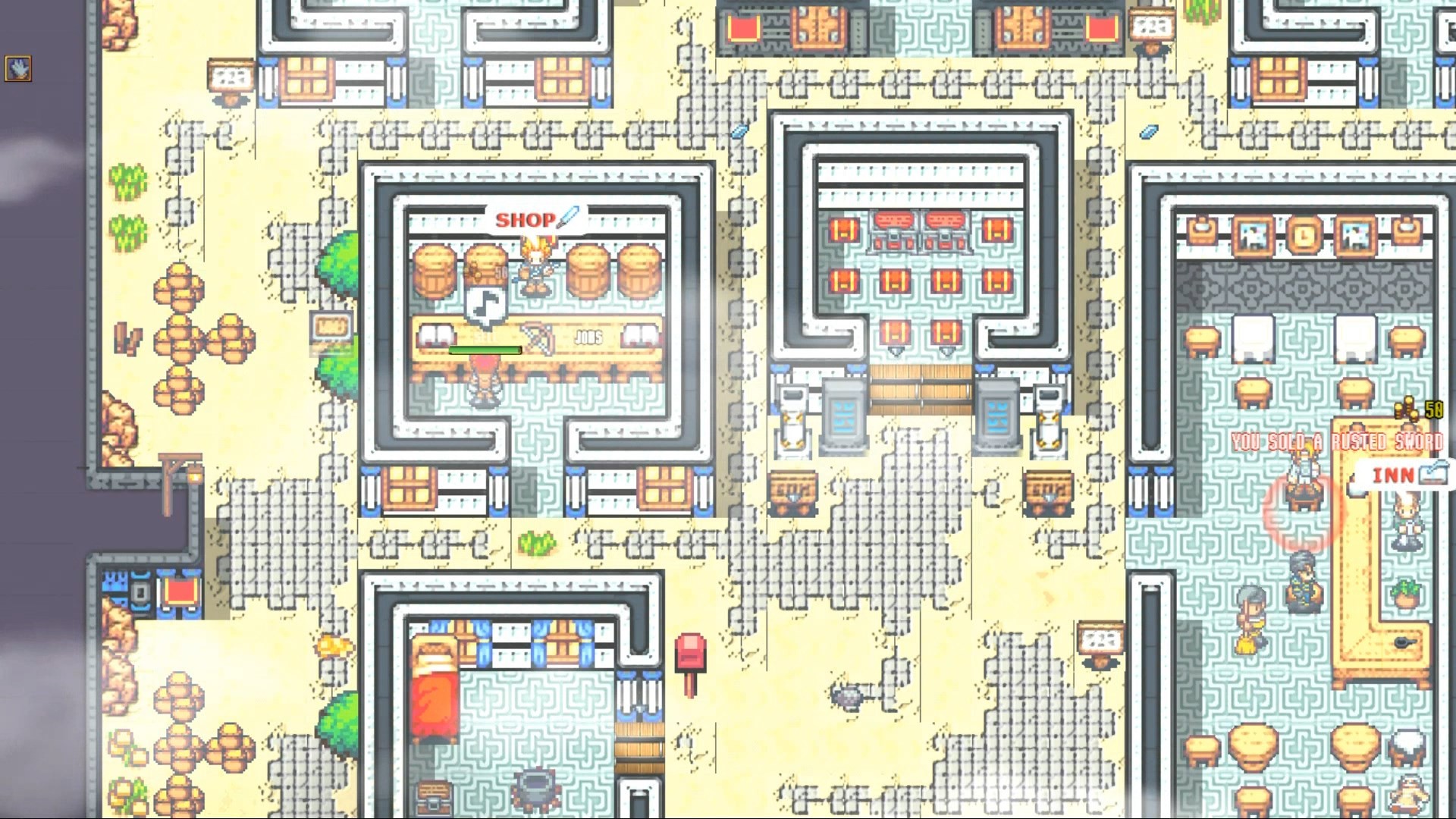Click the green progress bar on the shop counter

click(x=485, y=350)
